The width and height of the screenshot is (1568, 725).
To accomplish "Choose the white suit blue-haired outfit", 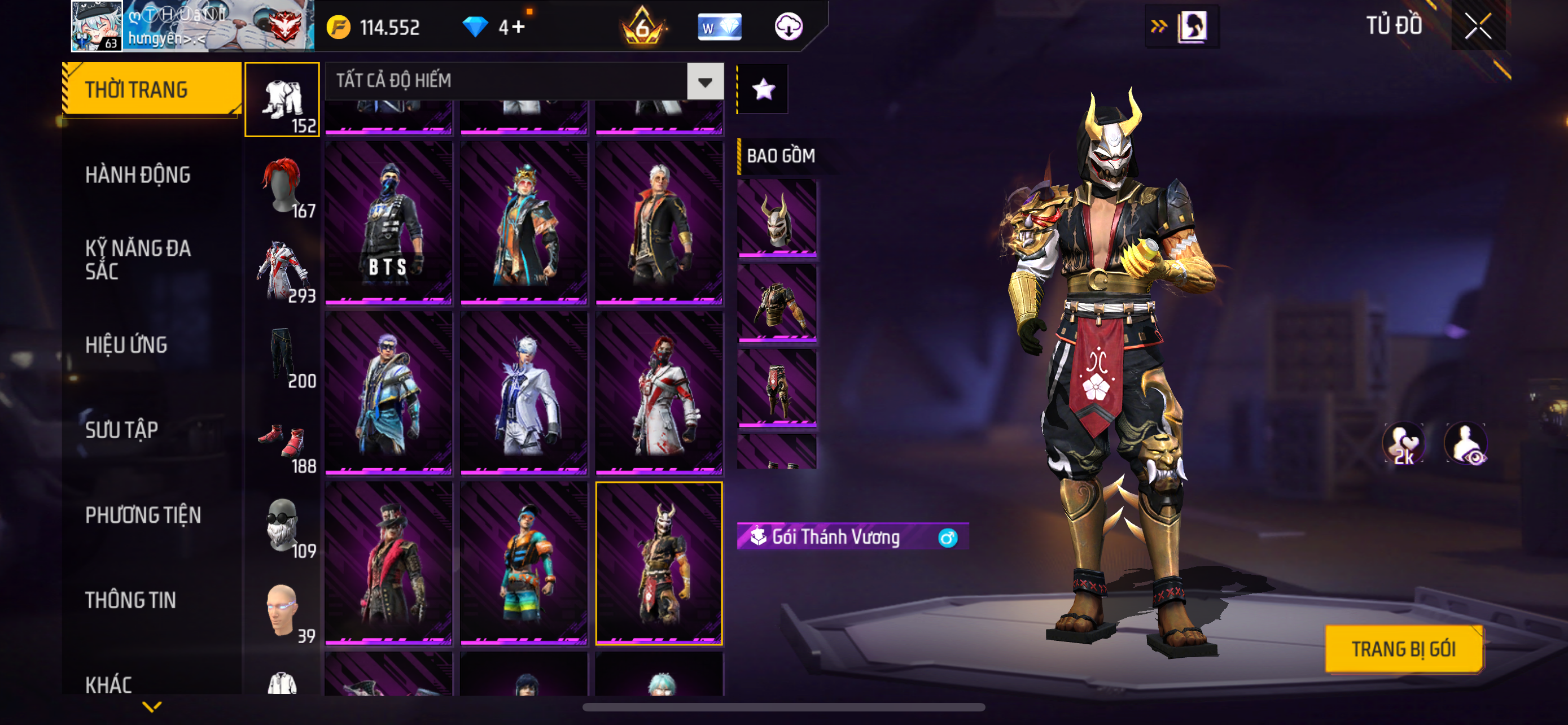I will click(x=523, y=393).
